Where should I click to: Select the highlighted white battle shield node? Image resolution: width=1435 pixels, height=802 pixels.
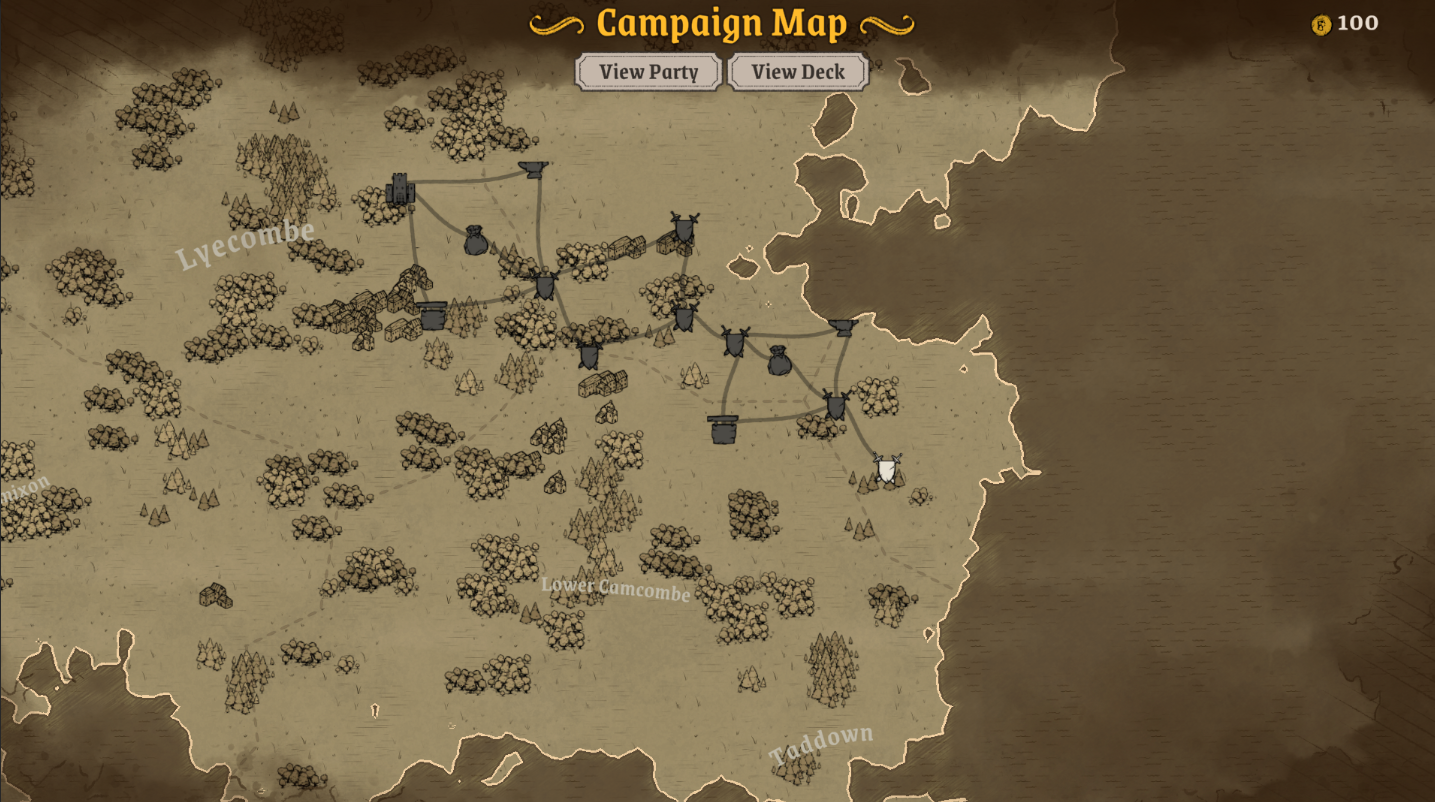point(886,468)
